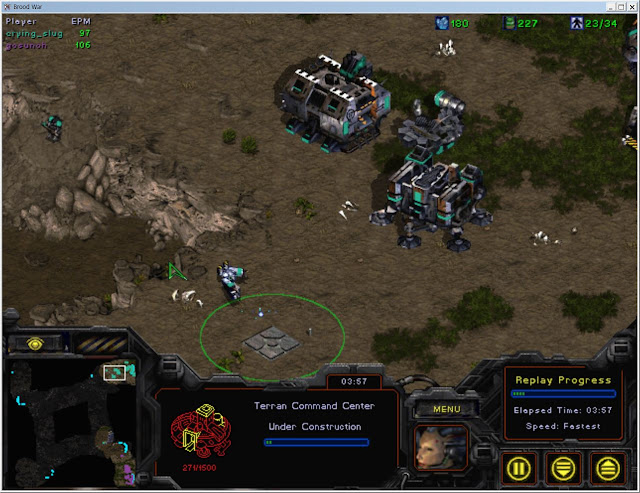This screenshot has height=493, width=640.
Task: Open the MENU button
Action: point(444,408)
